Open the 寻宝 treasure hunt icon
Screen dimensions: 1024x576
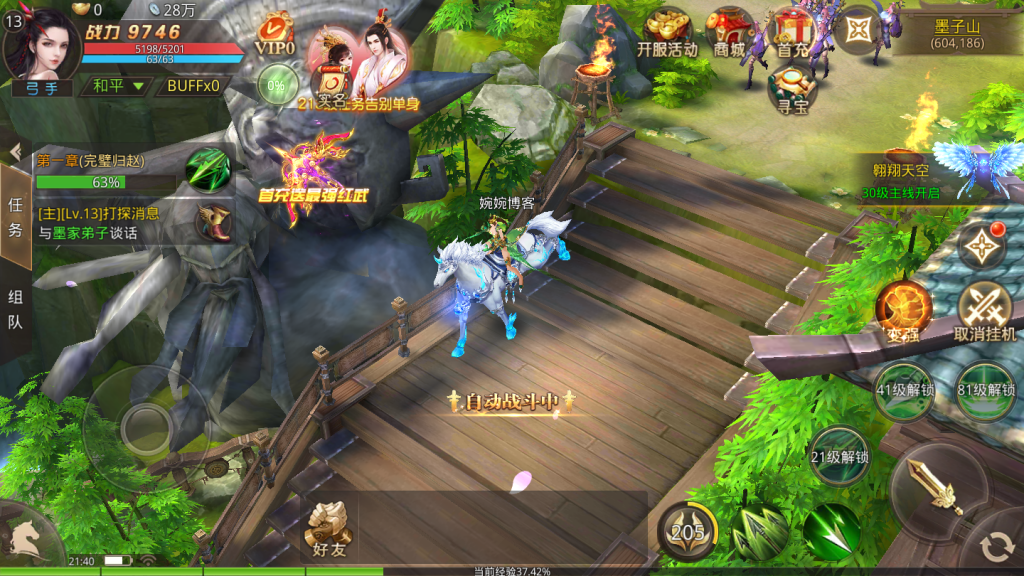point(792,88)
